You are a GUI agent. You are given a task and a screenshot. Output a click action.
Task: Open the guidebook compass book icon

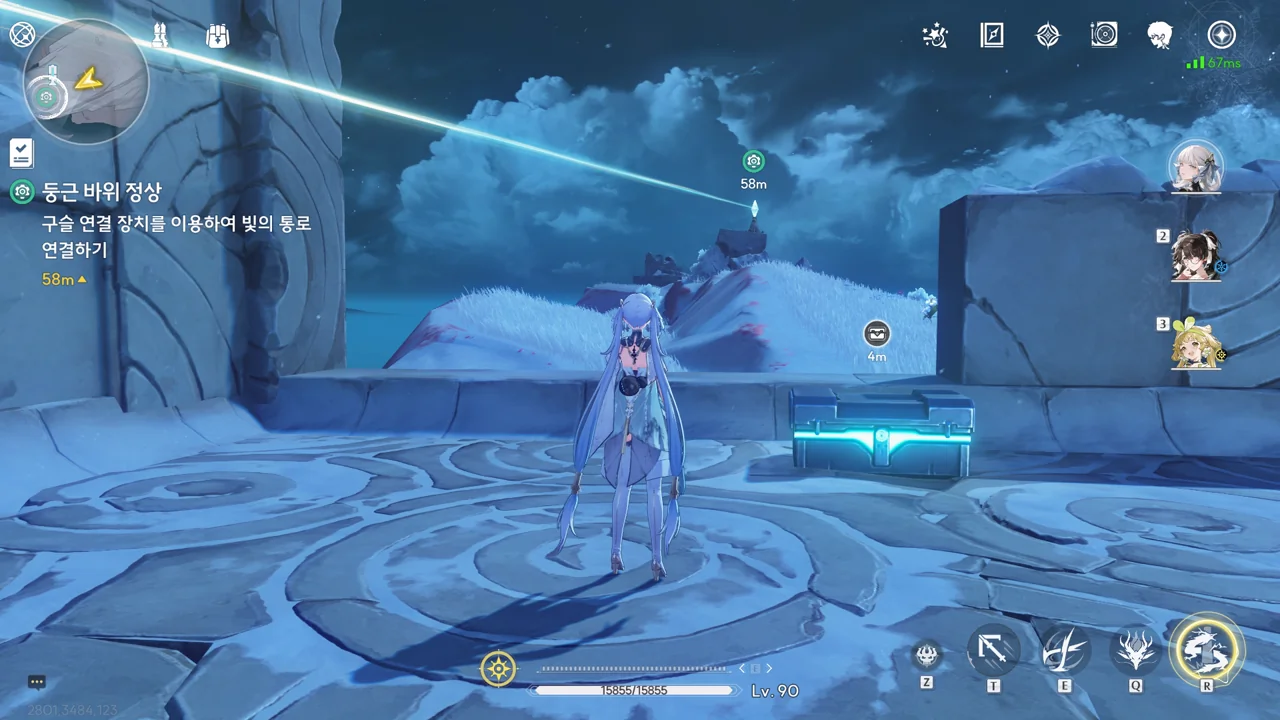click(x=991, y=36)
